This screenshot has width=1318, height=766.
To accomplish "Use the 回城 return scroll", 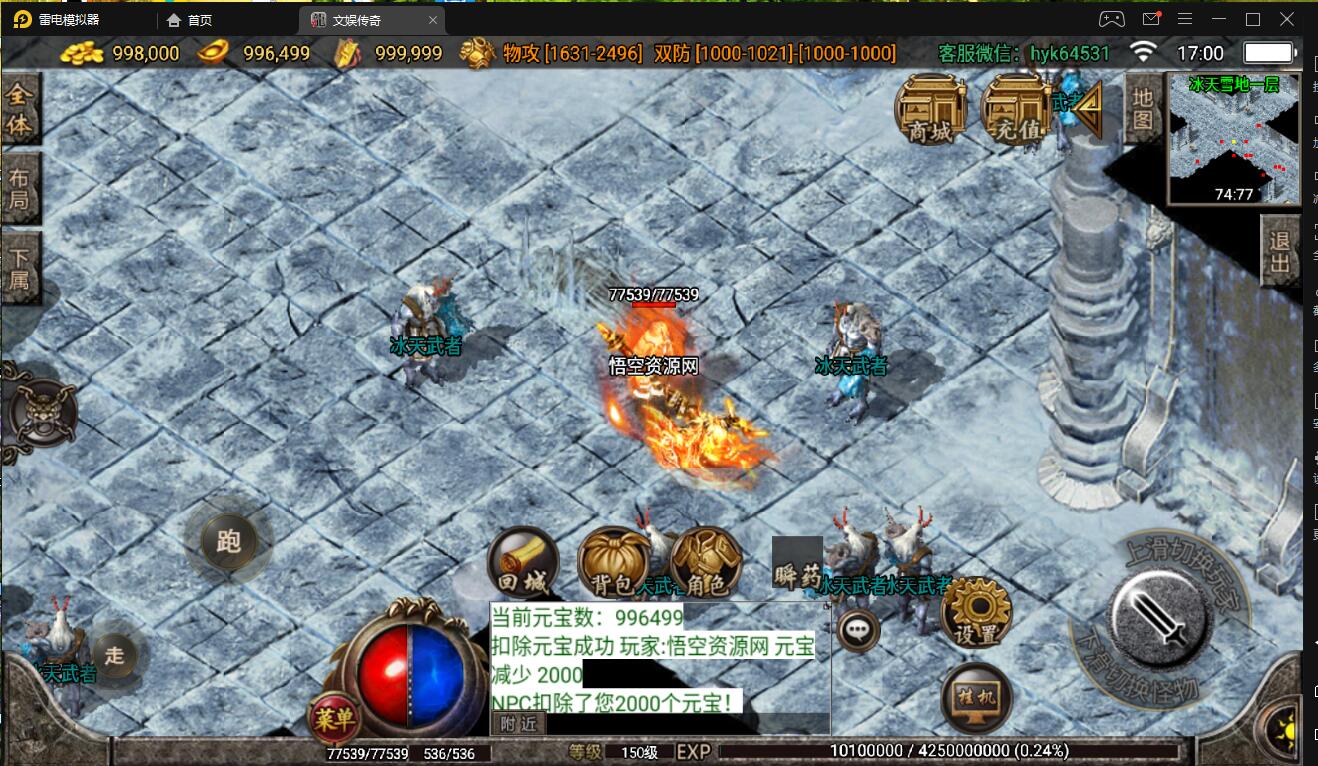I will point(522,563).
